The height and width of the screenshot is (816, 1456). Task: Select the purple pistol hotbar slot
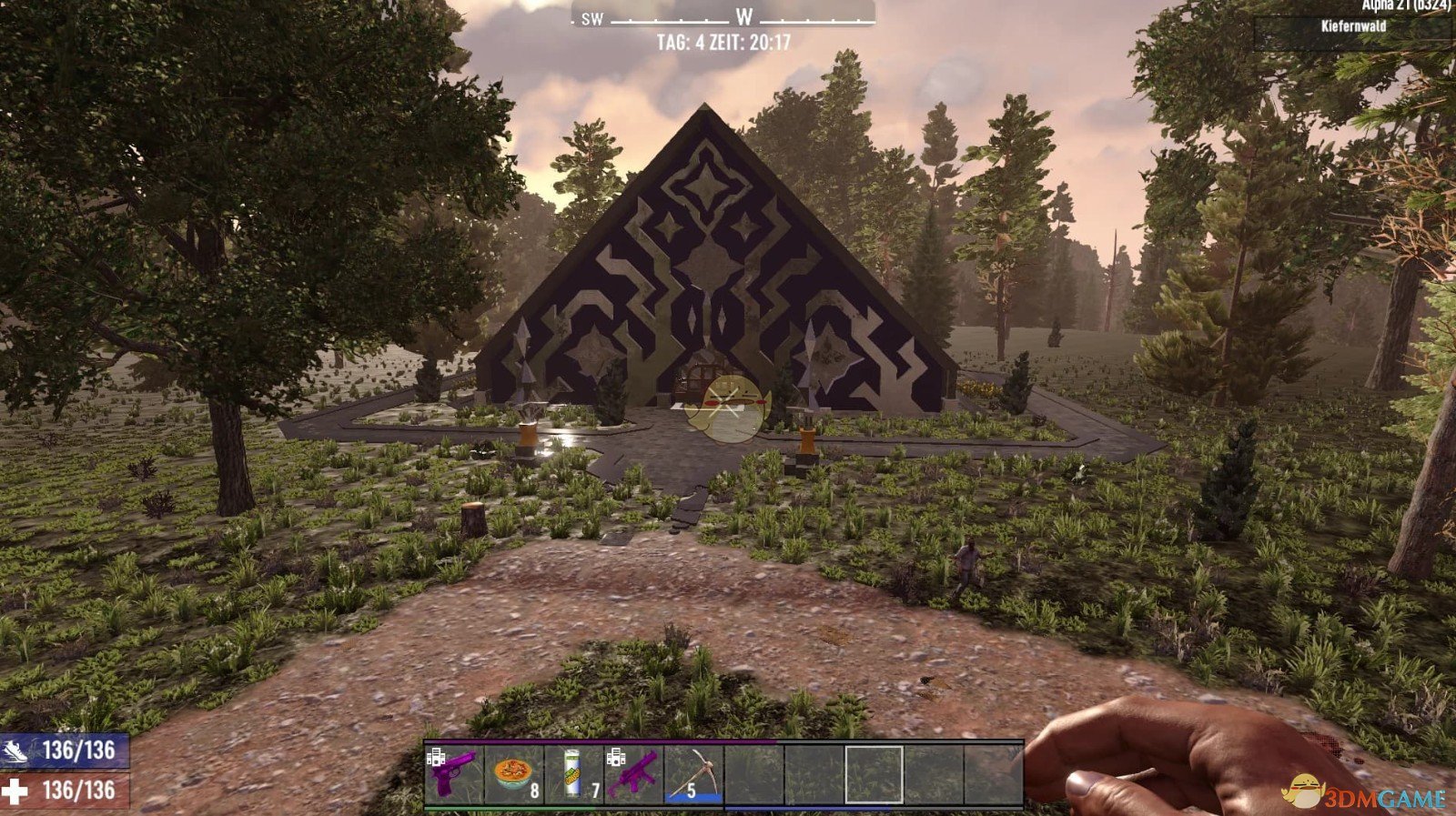coord(454,774)
